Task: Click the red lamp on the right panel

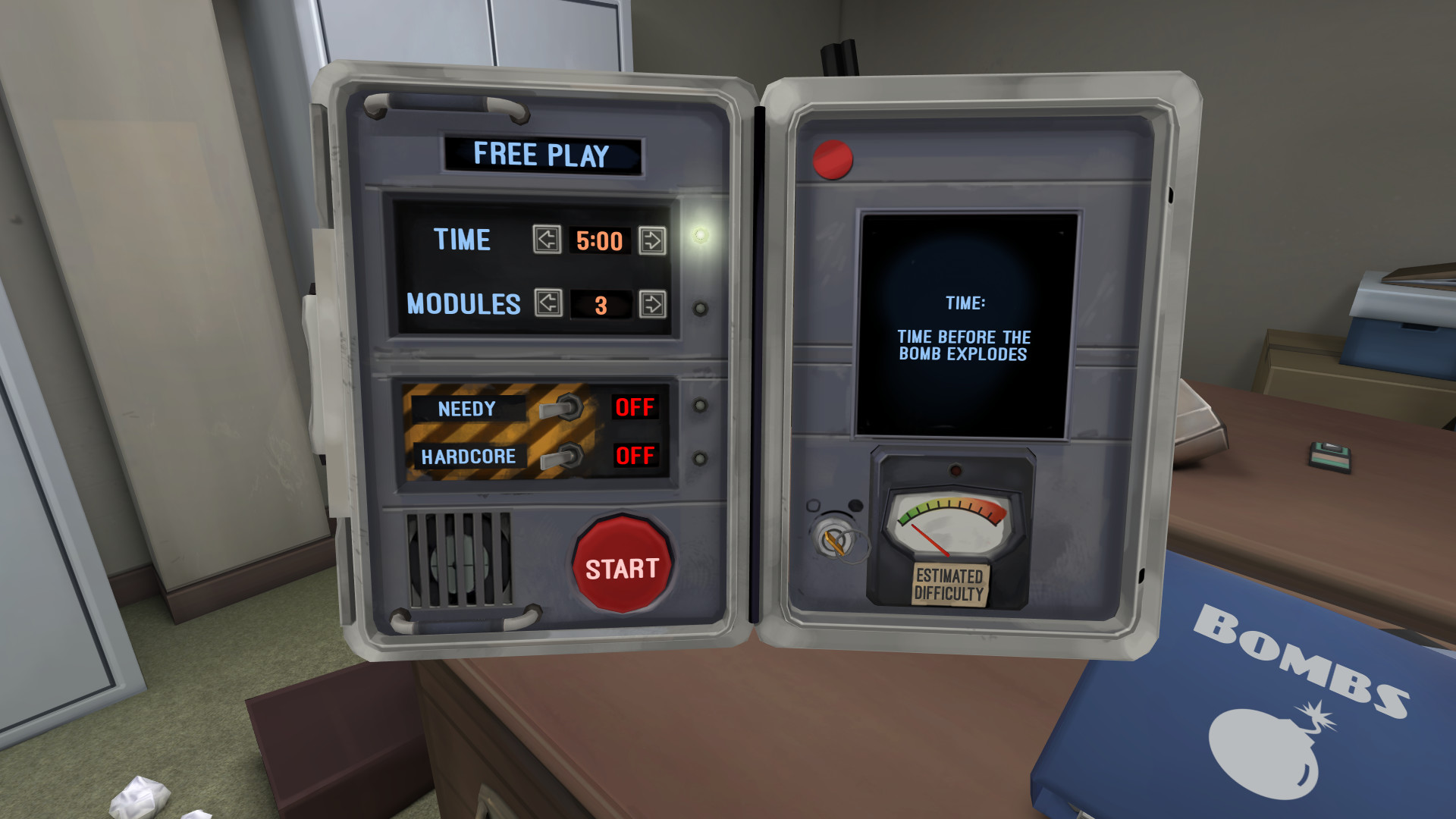Action: tap(832, 159)
